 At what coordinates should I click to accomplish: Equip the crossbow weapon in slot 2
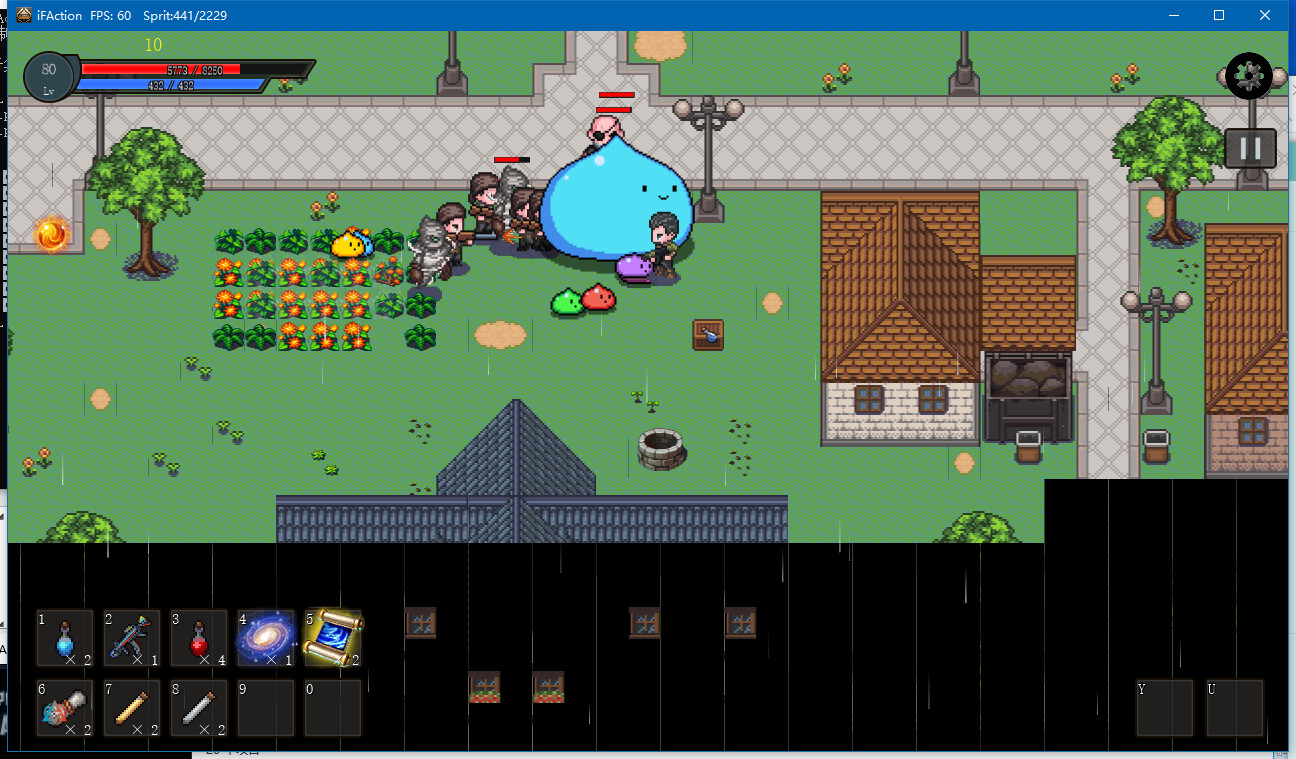click(x=131, y=639)
